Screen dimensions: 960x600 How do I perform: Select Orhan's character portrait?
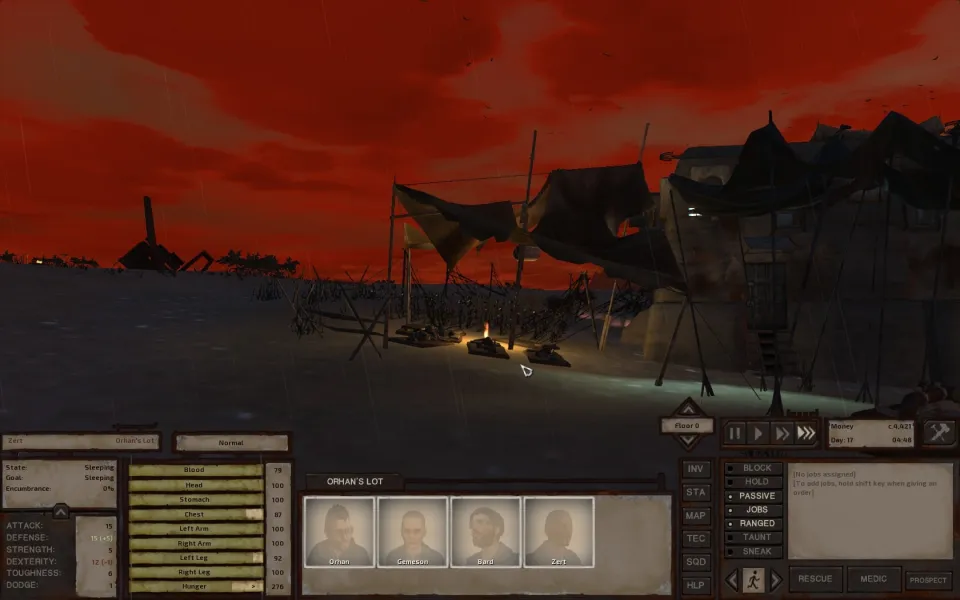pyautogui.click(x=340, y=532)
